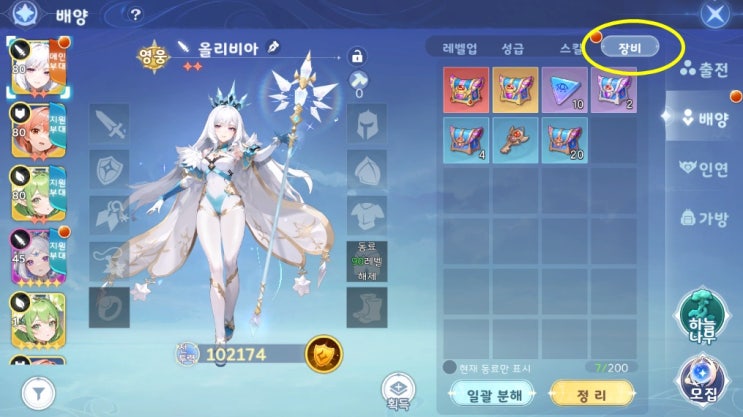Open the question mark help button
743x417 pixels.
pos(136,15)
